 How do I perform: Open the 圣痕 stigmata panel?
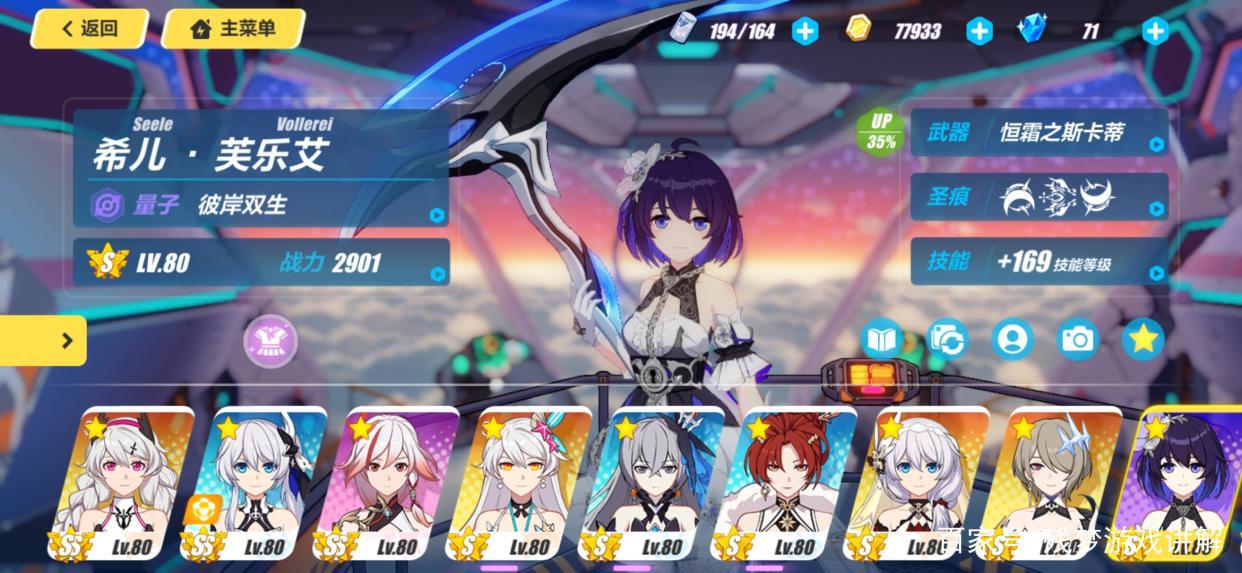pos(1039,197)
